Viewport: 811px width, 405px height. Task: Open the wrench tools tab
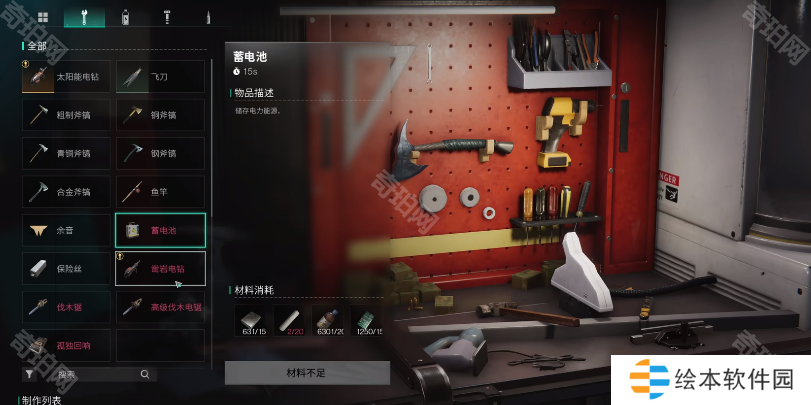coord(84,17)
